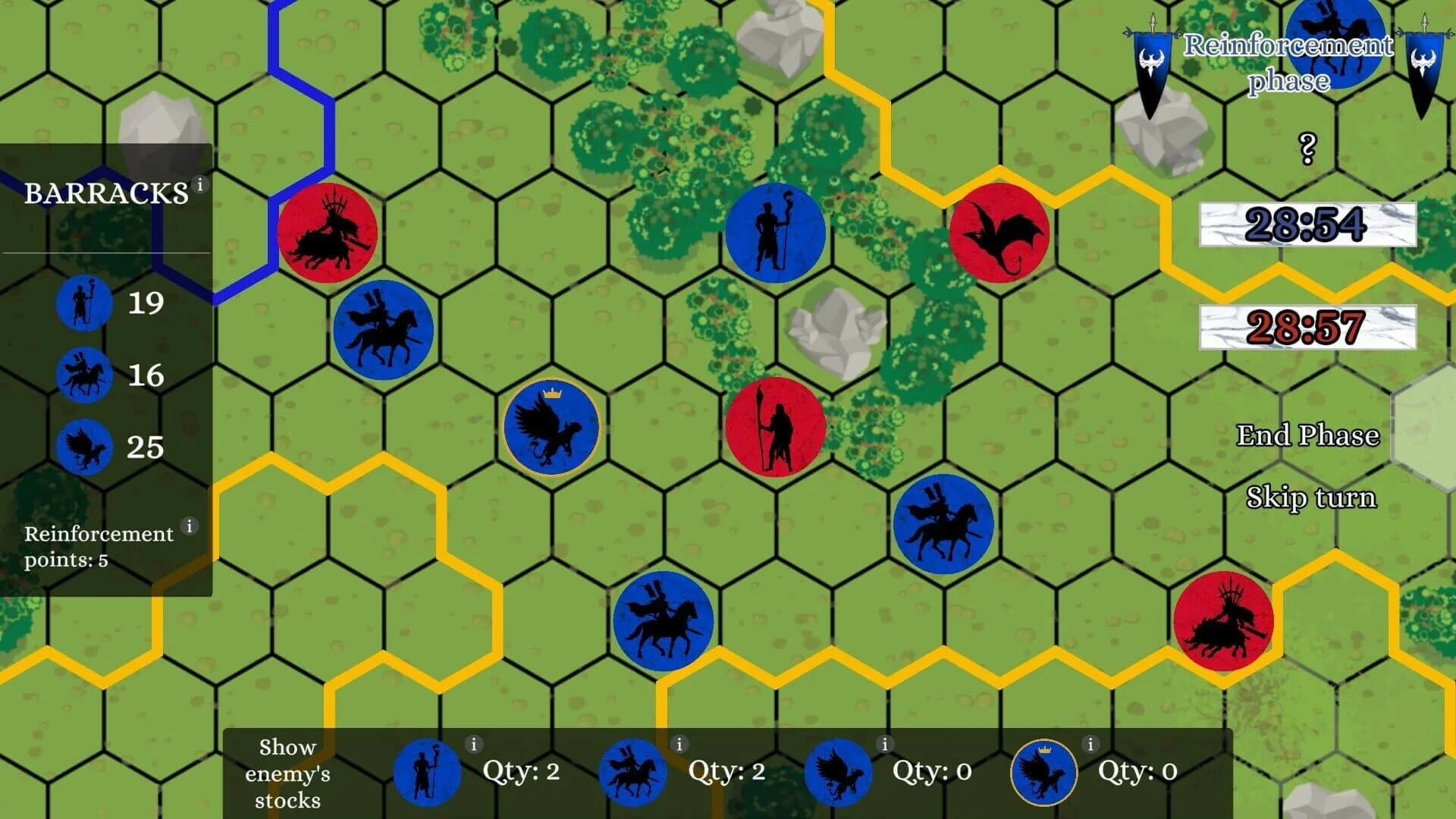Select the blue crowned griffin unit on the map
Viewport: 1456px width, 819px height.
click(x=551, y=427)
